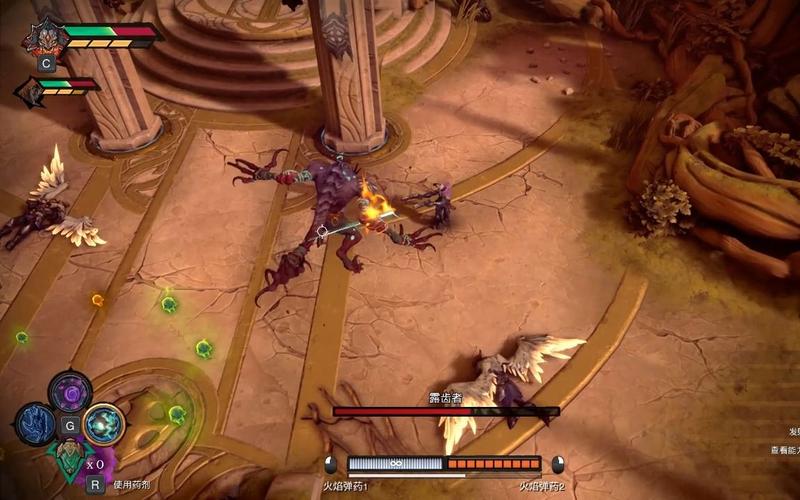This screenshot has height=500, width=800.
Task: Use the green potion flask item
Action: coord(70,458)
